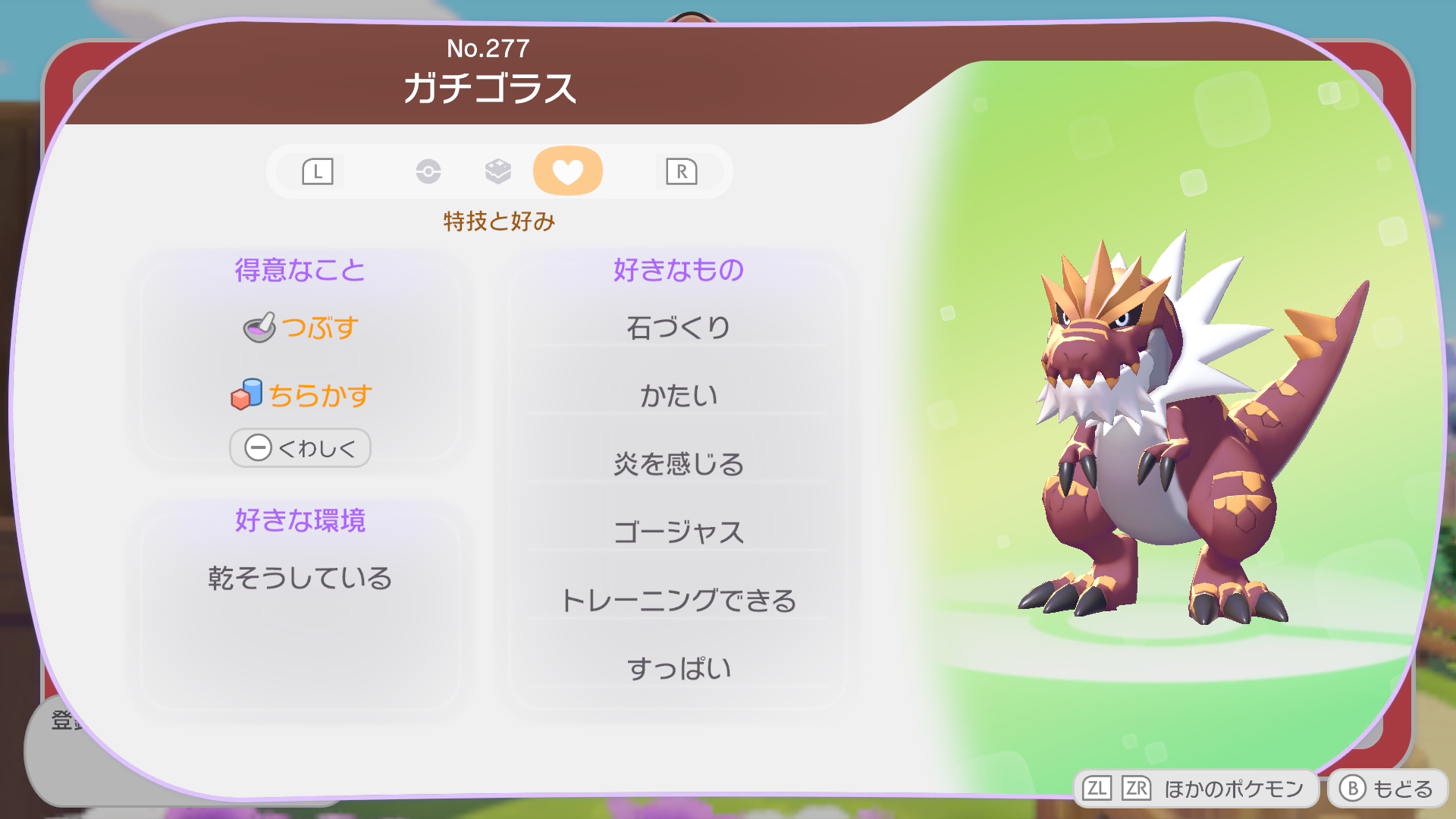
Task: Select the ちらかす specialty entry
Action: pyautogui.click(x=301, y=395)
